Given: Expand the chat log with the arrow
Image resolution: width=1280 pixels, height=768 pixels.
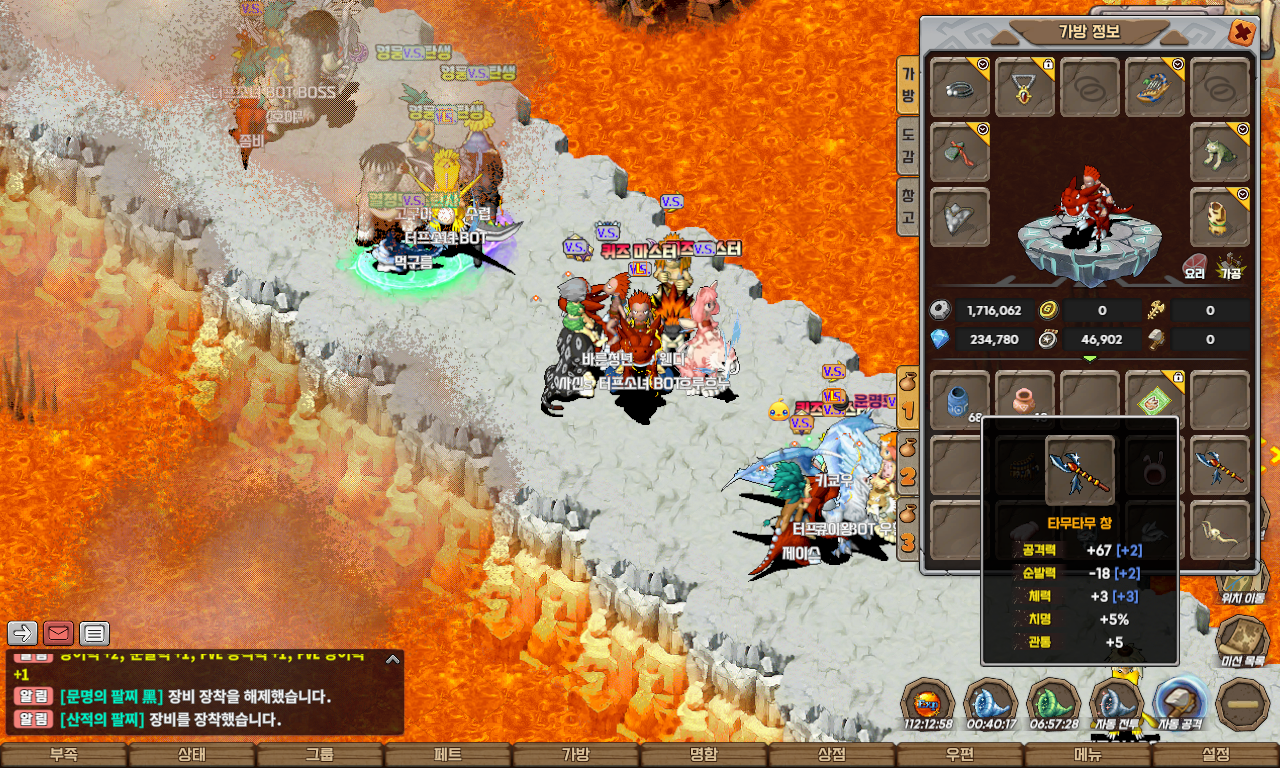Looking at the screenshot, I should coord(393,659).
